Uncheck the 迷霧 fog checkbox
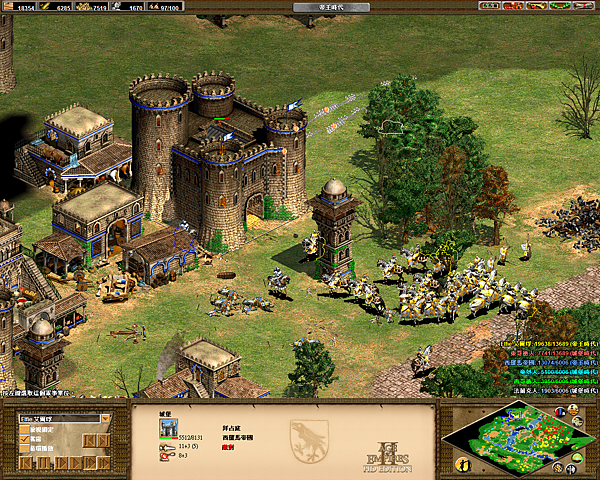Viewport: 600px width, 480px height. 23,439
